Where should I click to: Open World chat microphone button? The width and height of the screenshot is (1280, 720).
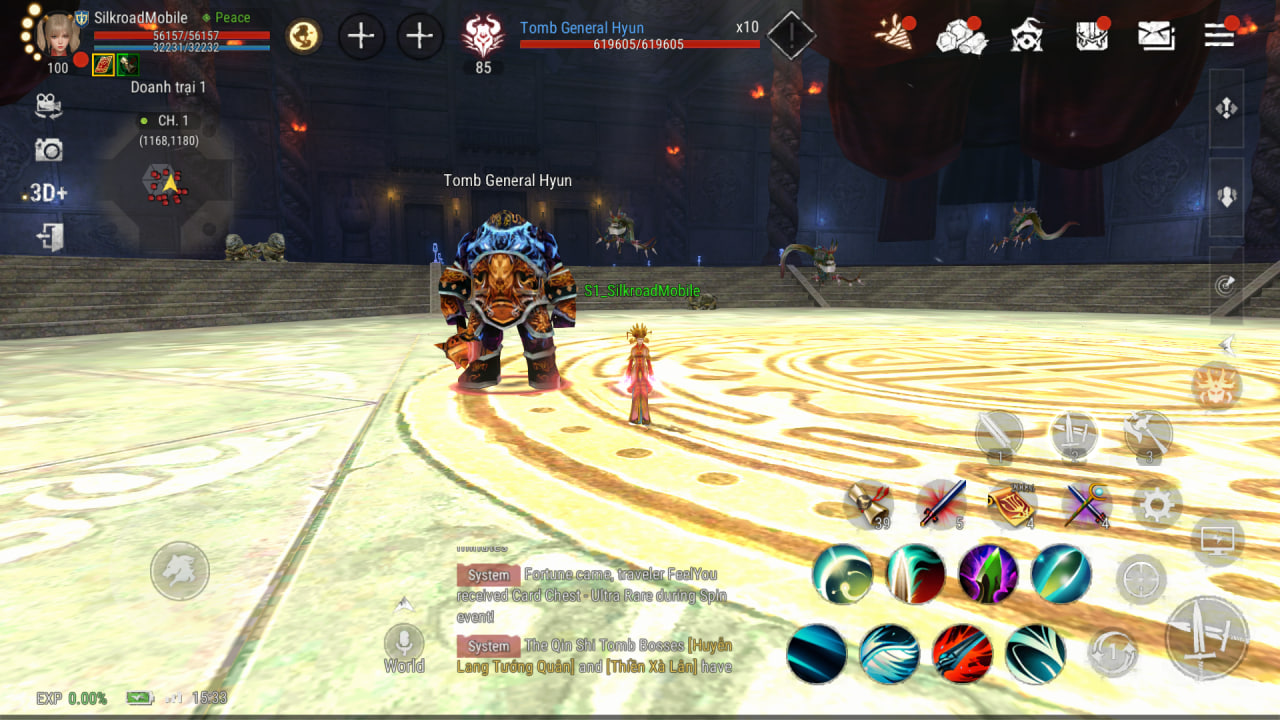click(x=404, y=641)
